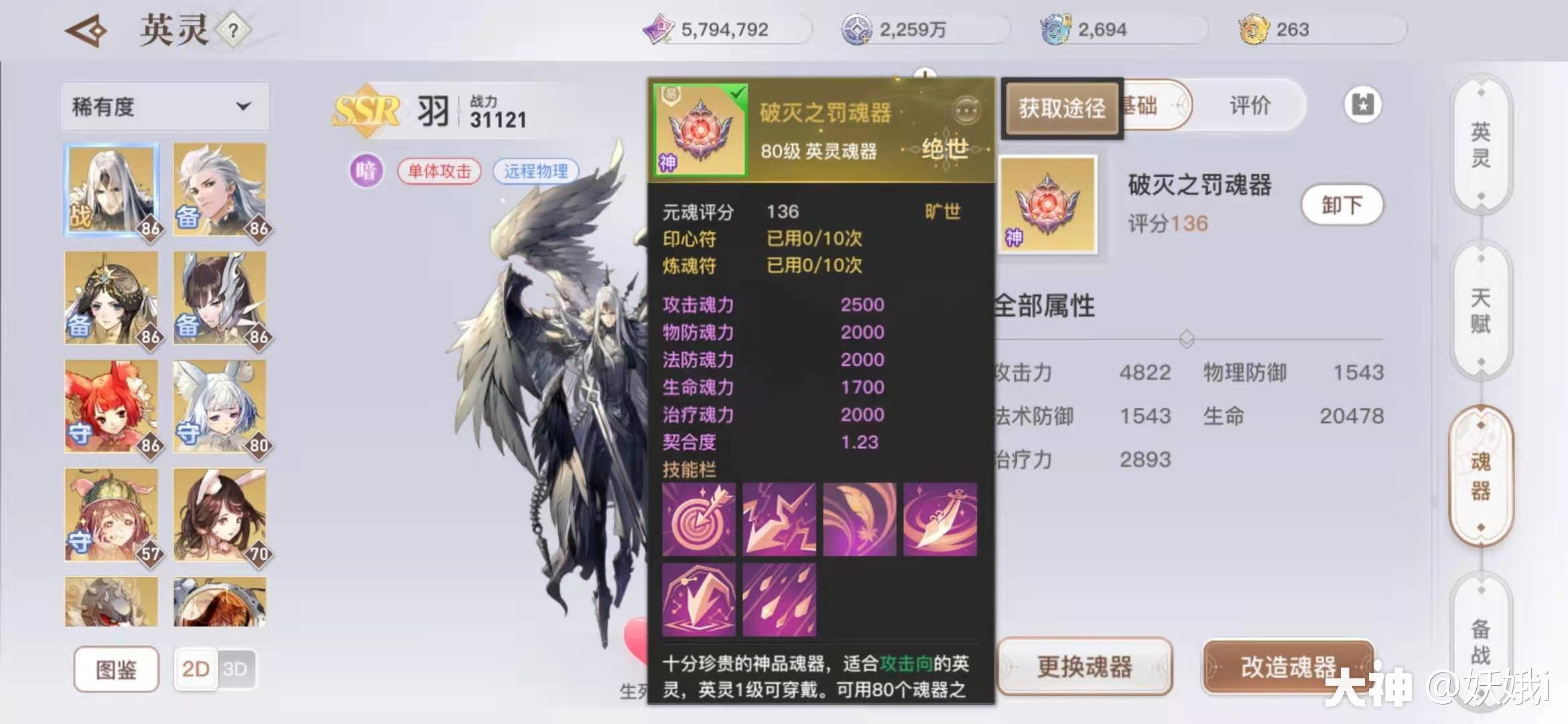Tap the 暗 dark element icon
1568x724 pixels.
coord(366,172)
